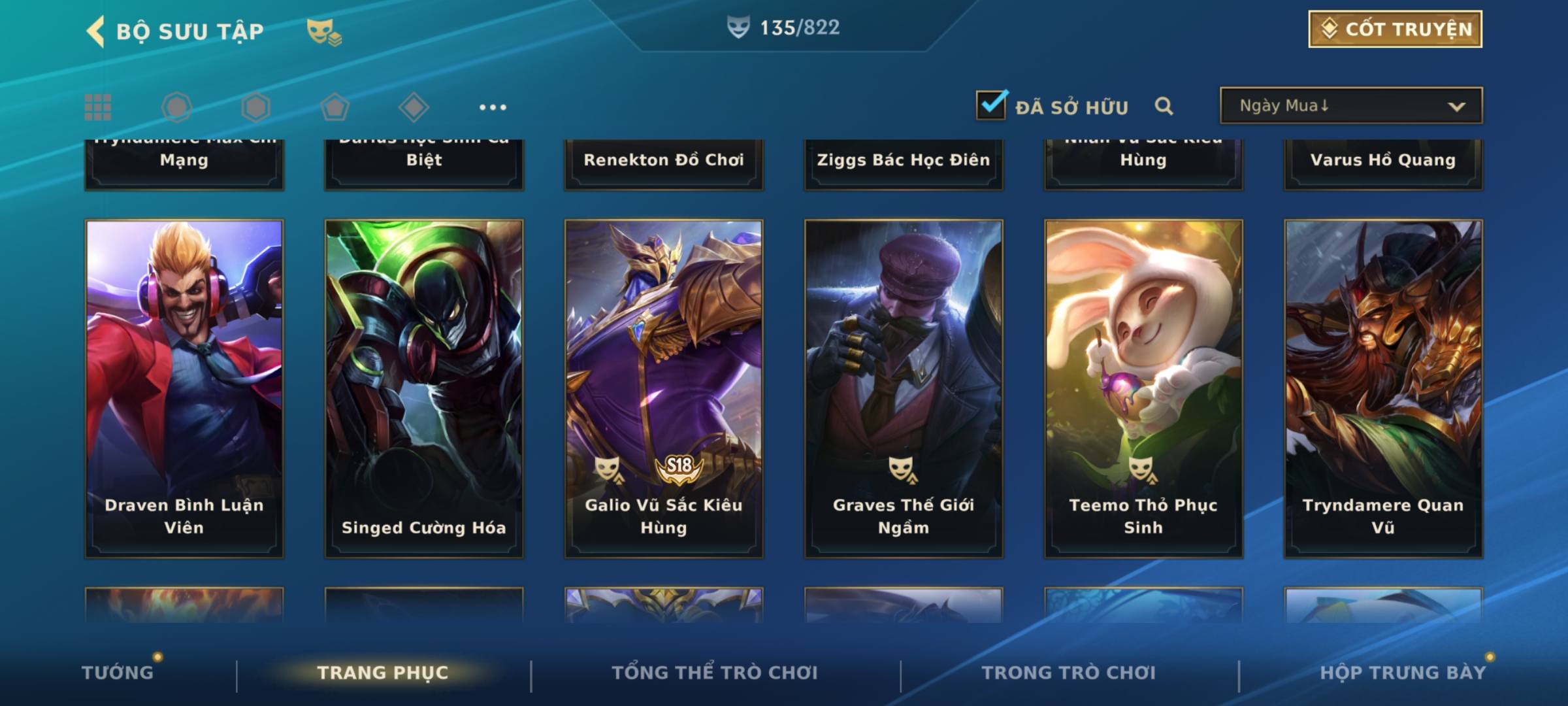Open the Cốt Truyện button
Screen dimensions: 1568x706
[1395, 29]
